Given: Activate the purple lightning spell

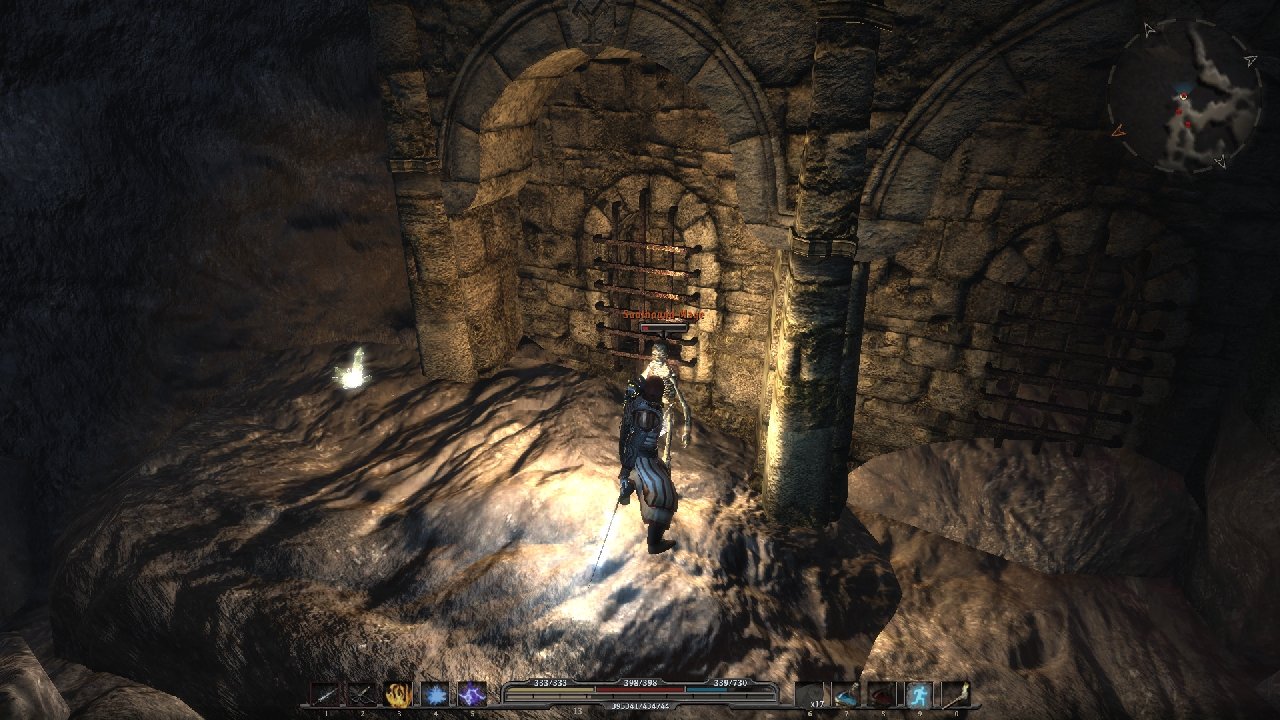Looking at the screenshot, I should point(471,694).
